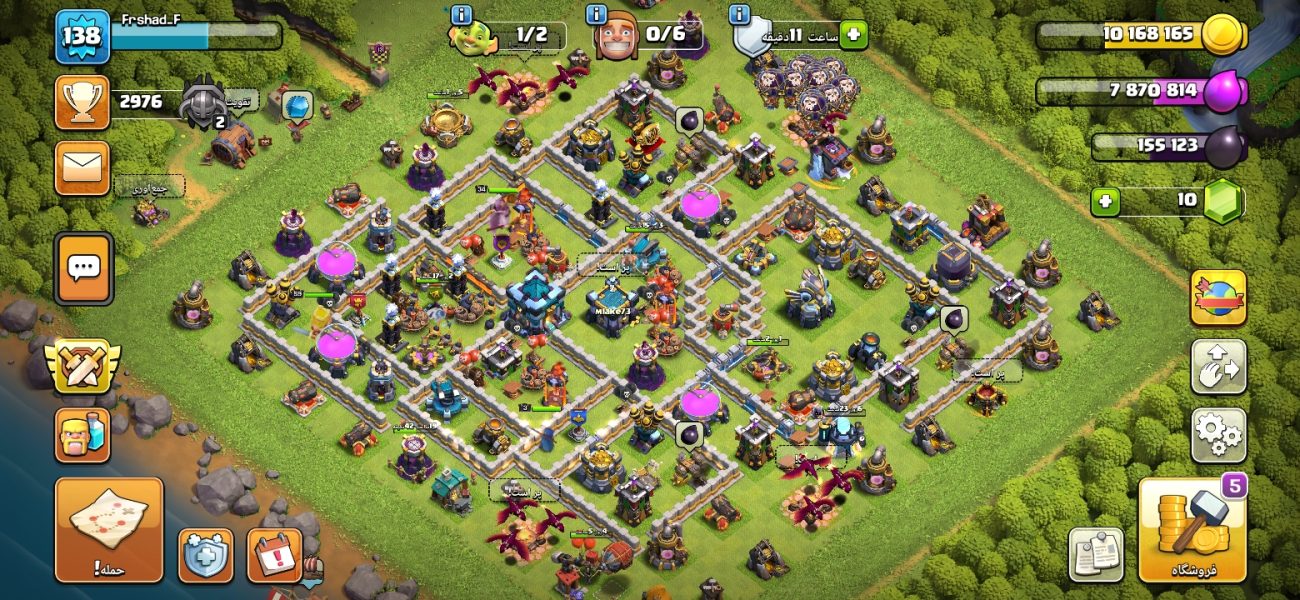Click the player level 138 badge

coord(82,37)
